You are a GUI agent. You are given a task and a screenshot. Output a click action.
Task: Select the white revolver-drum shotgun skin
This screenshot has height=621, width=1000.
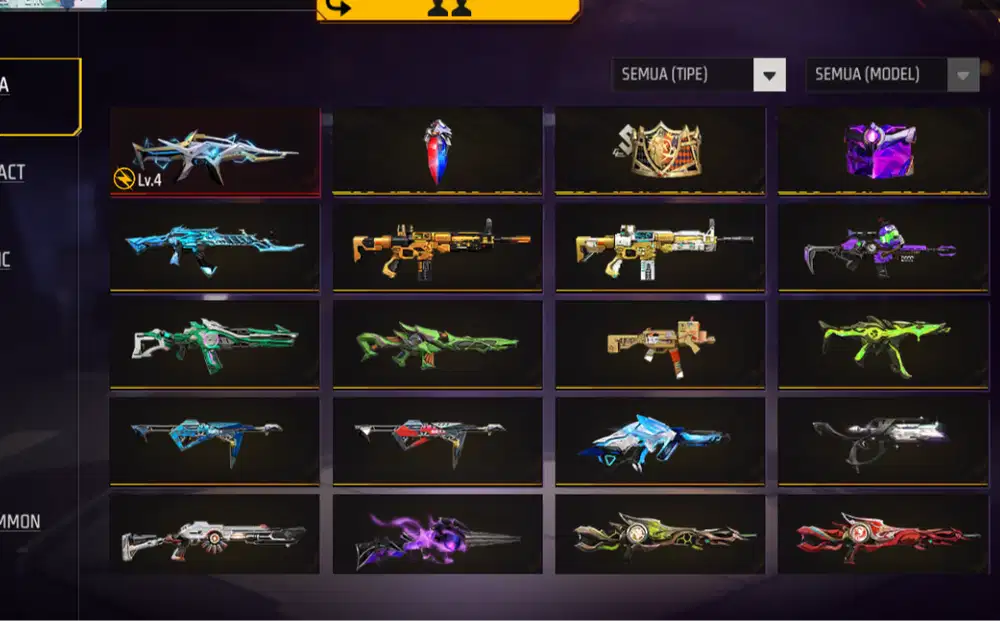[x=215, y=534]
